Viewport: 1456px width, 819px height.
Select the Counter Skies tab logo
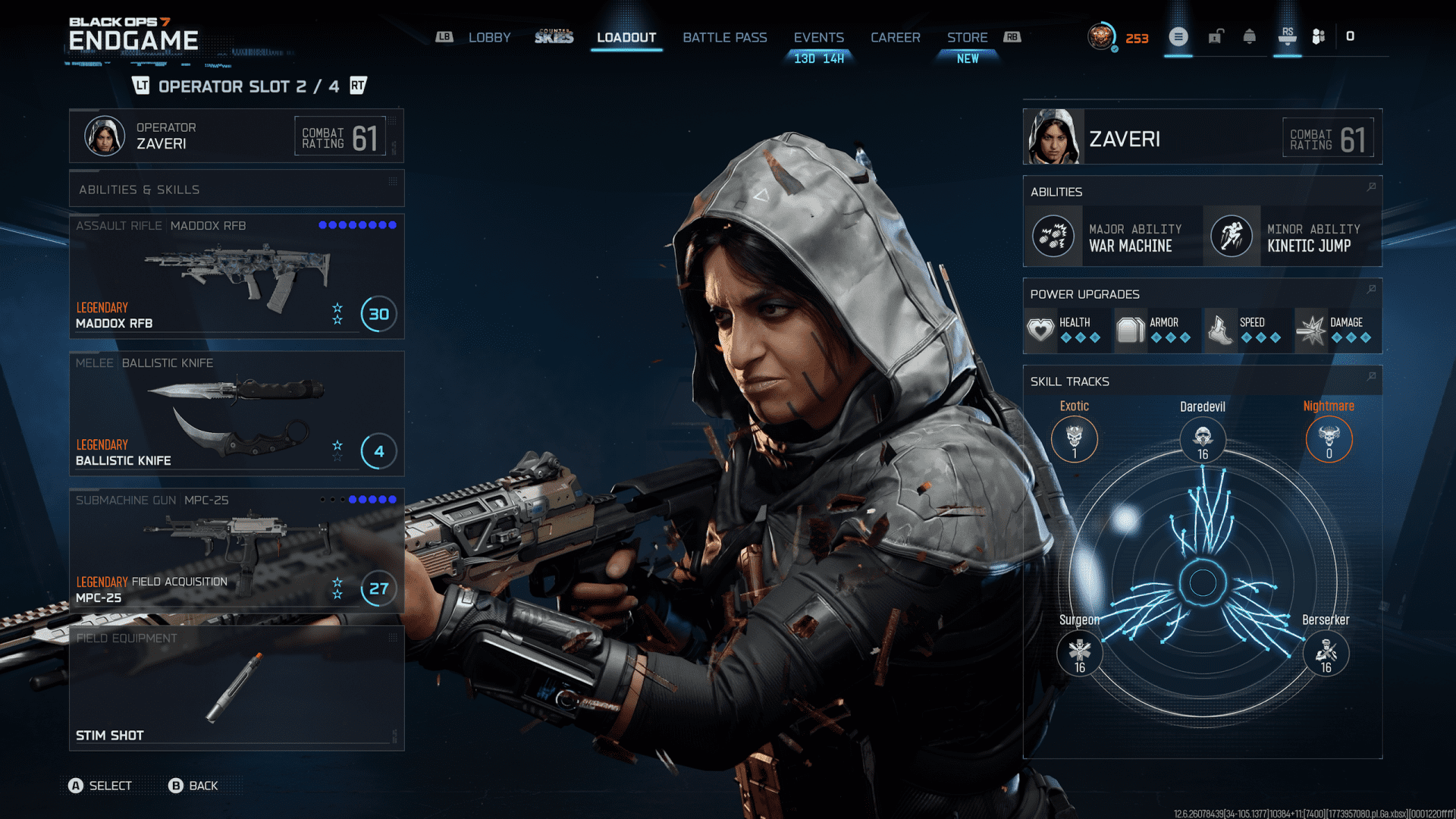[x=554, y=37]
